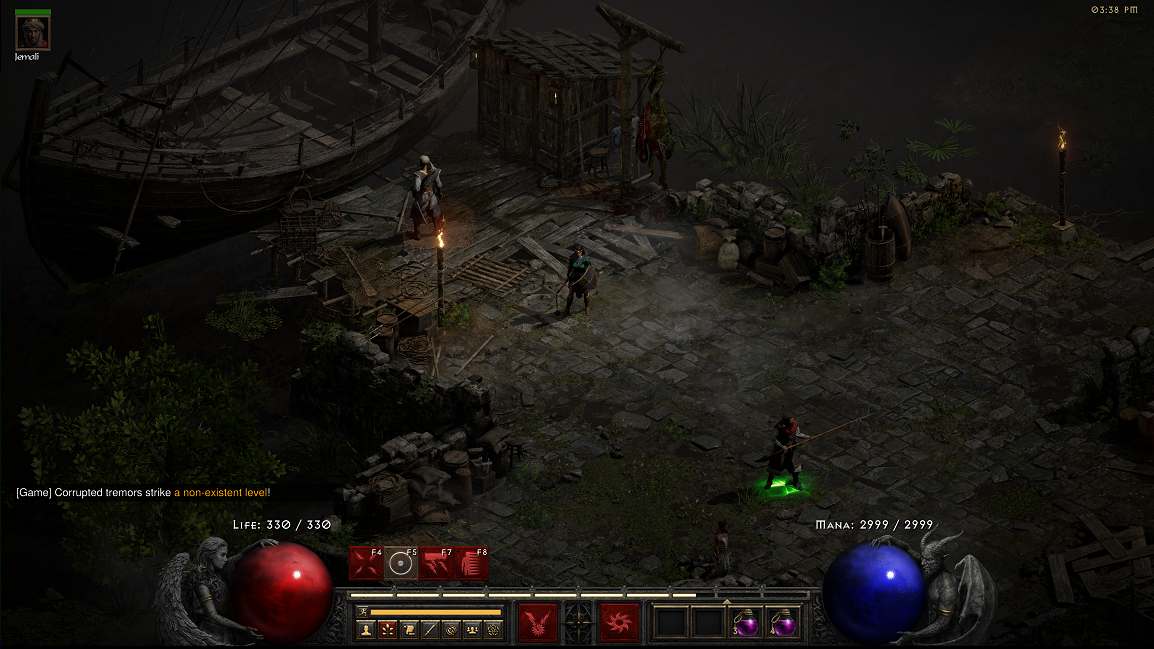Open the inventory sword button
The height and width of the screenshot is (649, 1154).
pyautogui.click(x=429, y=629)
